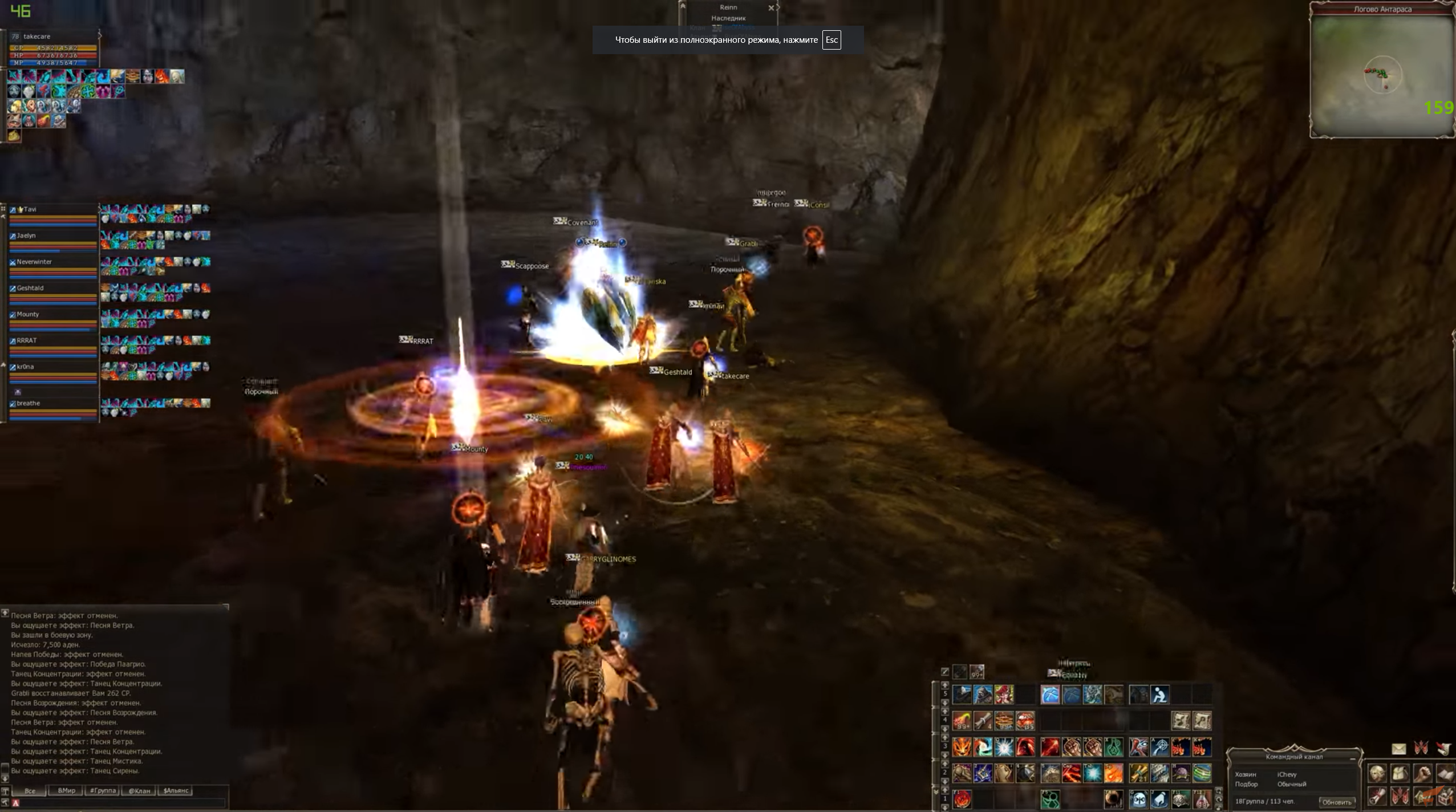The image size is (1456, 812).
Task: Activate the white starburst skill on hotbar 3
Action: coord(1004,747)
